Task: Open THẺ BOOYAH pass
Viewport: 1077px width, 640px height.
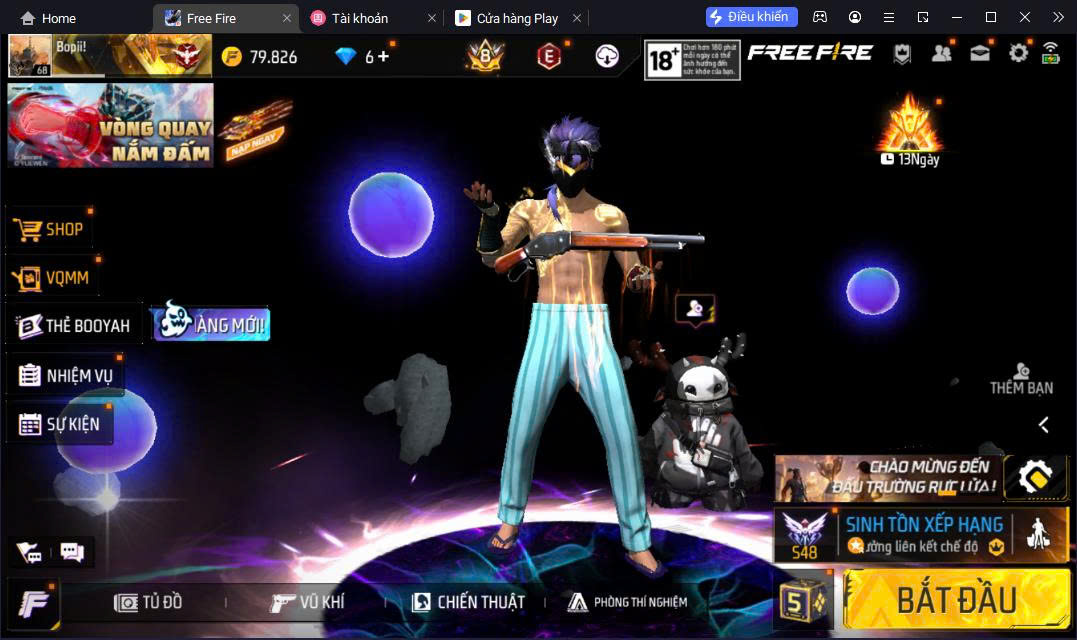Action: point(75,326)
